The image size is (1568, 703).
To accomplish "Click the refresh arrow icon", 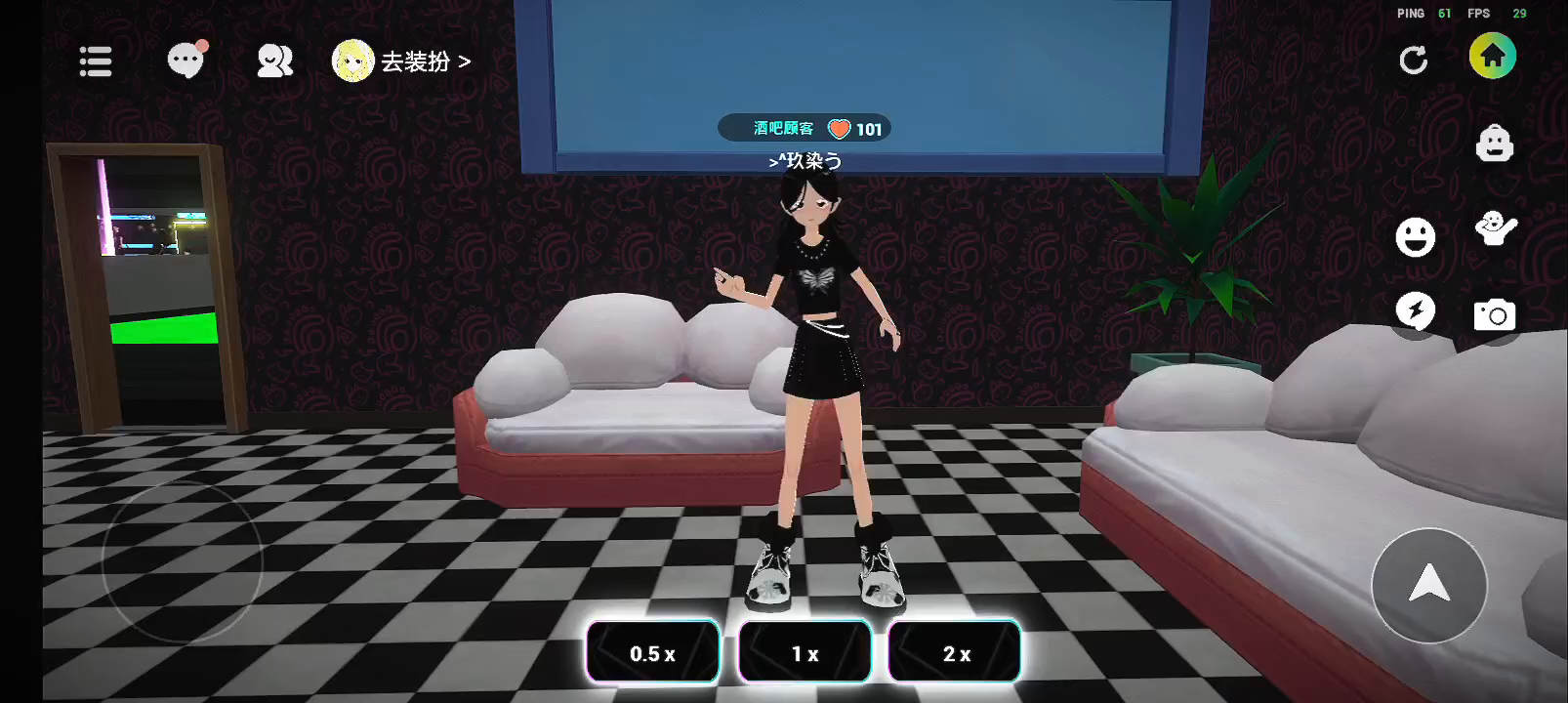I will click(x=1413, y=61).
